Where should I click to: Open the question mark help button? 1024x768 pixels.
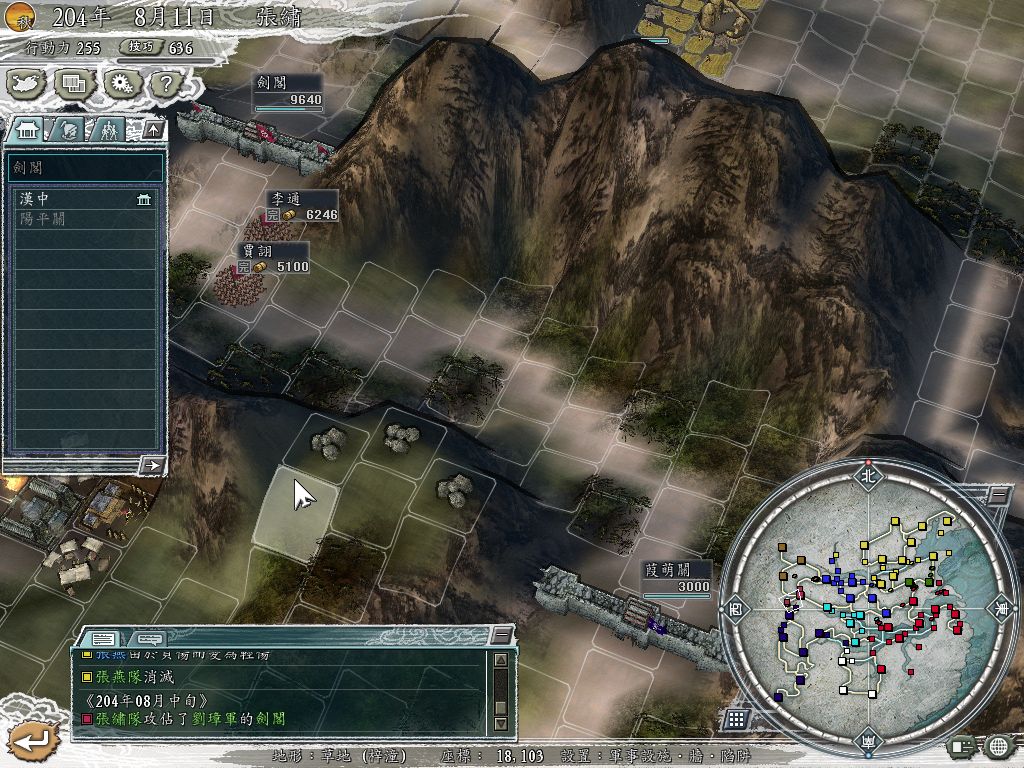[x=163, y=83]
